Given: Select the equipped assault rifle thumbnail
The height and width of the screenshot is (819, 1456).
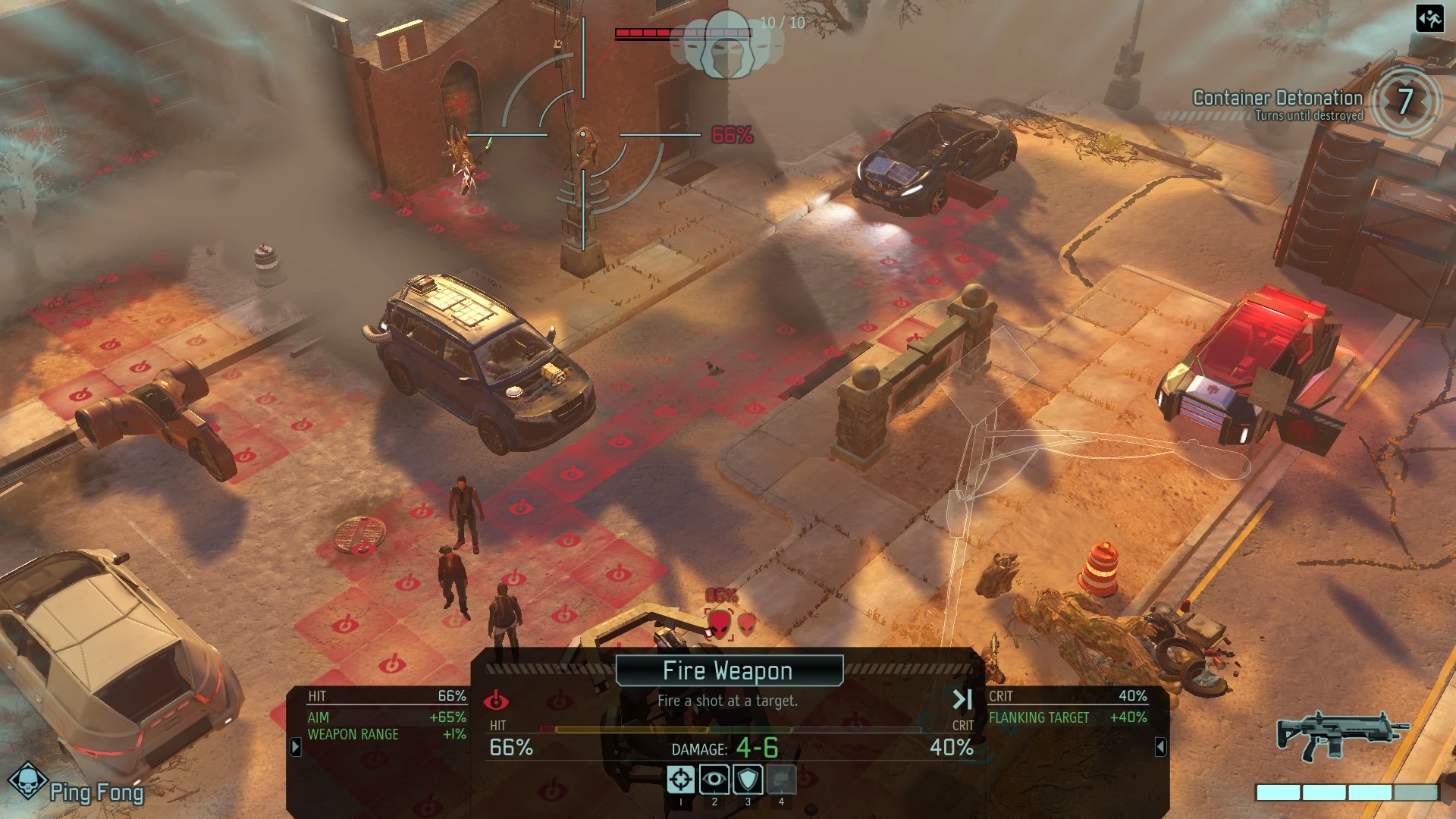Looking at the screenshot, I should pos(1340,737).
